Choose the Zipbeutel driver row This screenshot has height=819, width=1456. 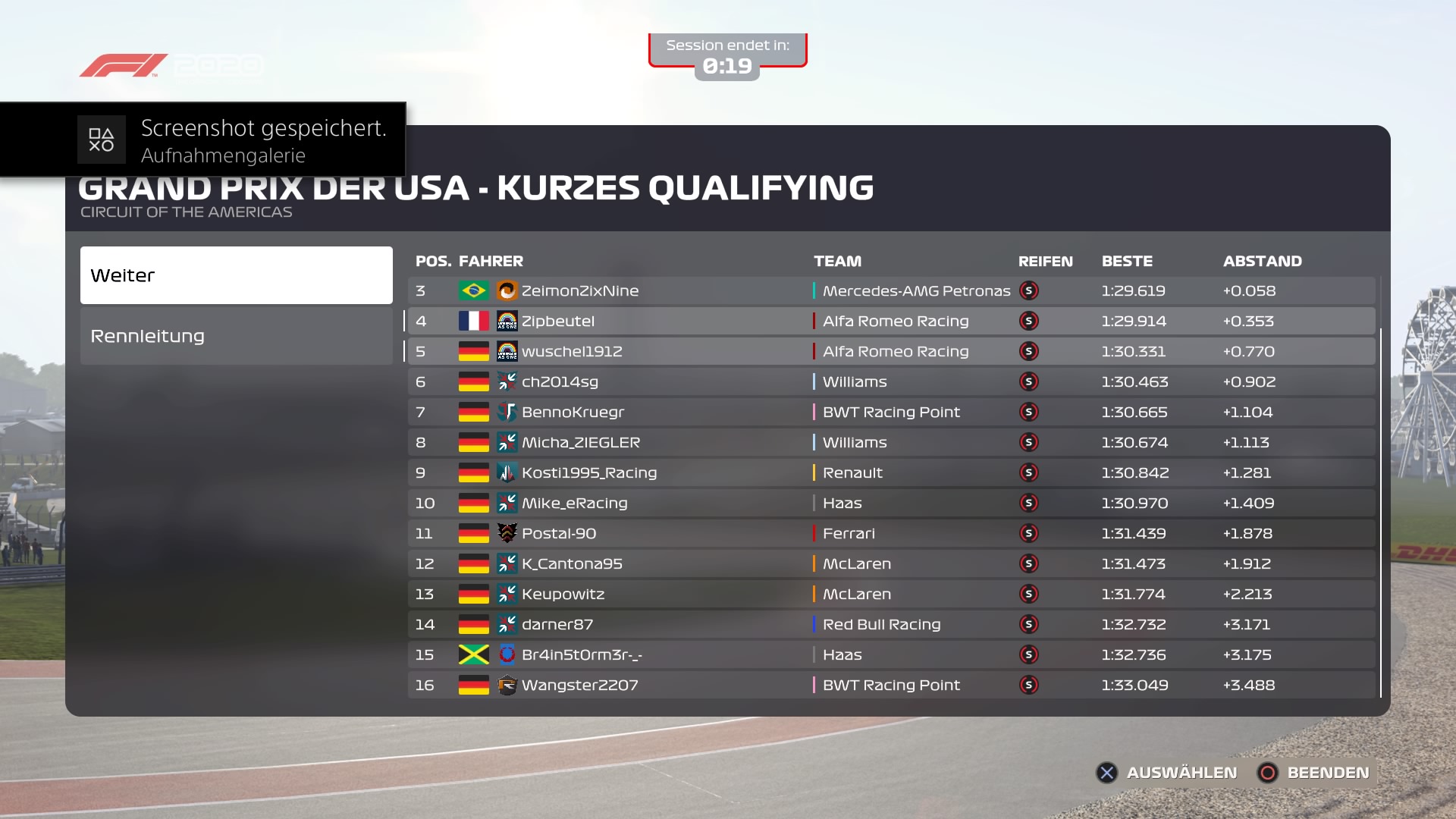pos(891,322)
